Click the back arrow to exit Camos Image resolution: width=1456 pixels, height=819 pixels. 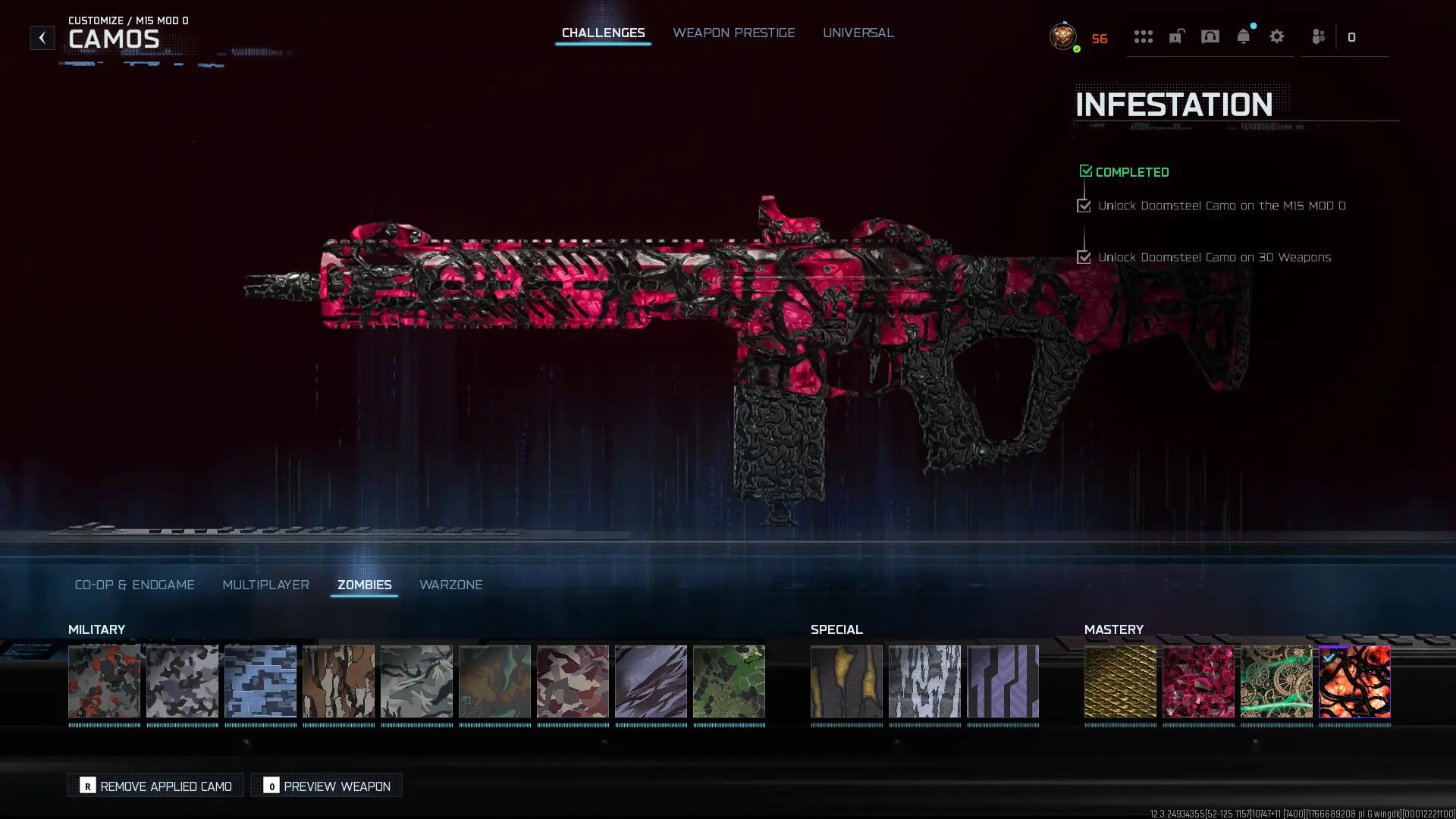coord(42,36)
